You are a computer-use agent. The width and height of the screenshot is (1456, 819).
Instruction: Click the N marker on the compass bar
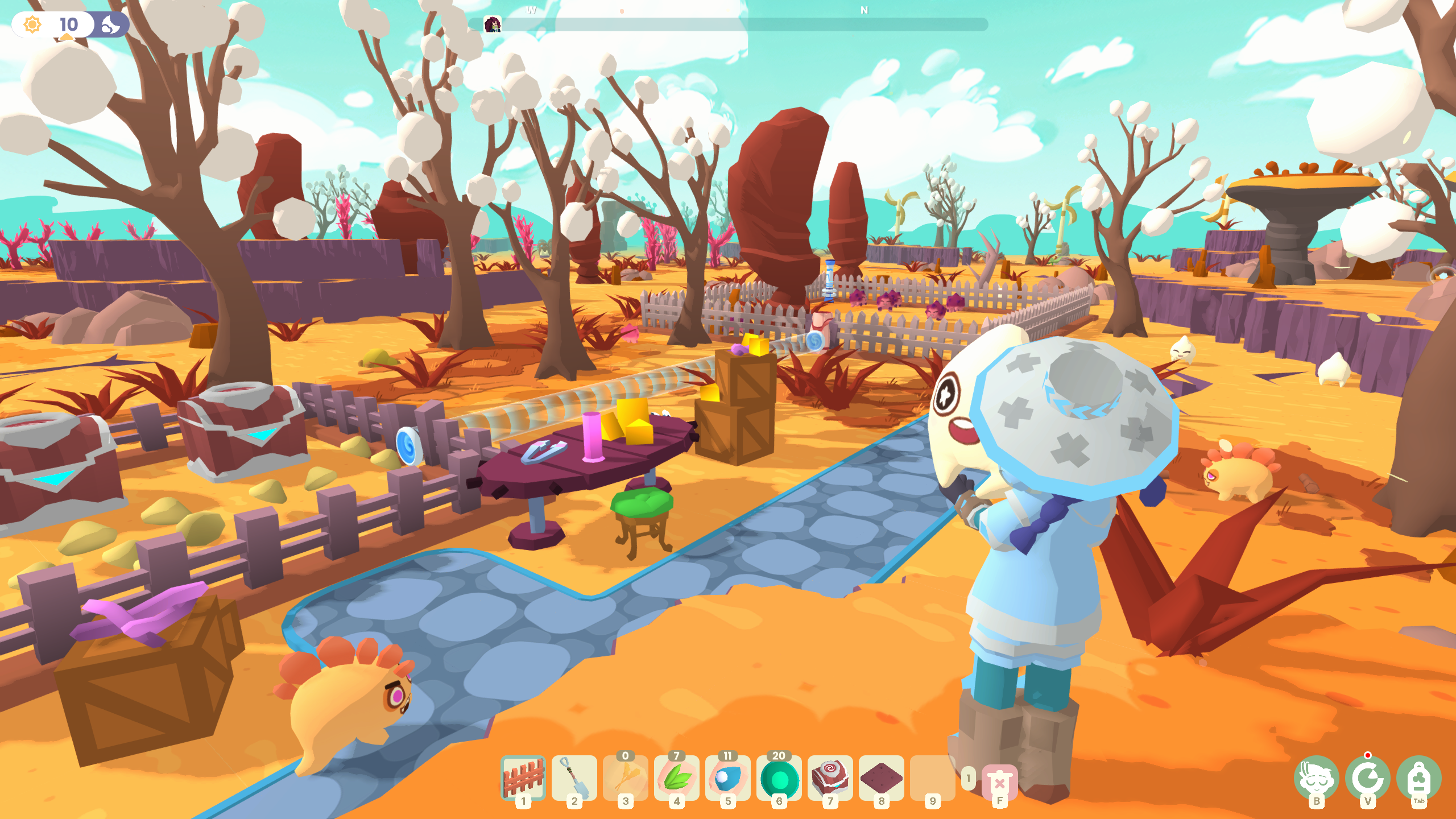point(863,10)
